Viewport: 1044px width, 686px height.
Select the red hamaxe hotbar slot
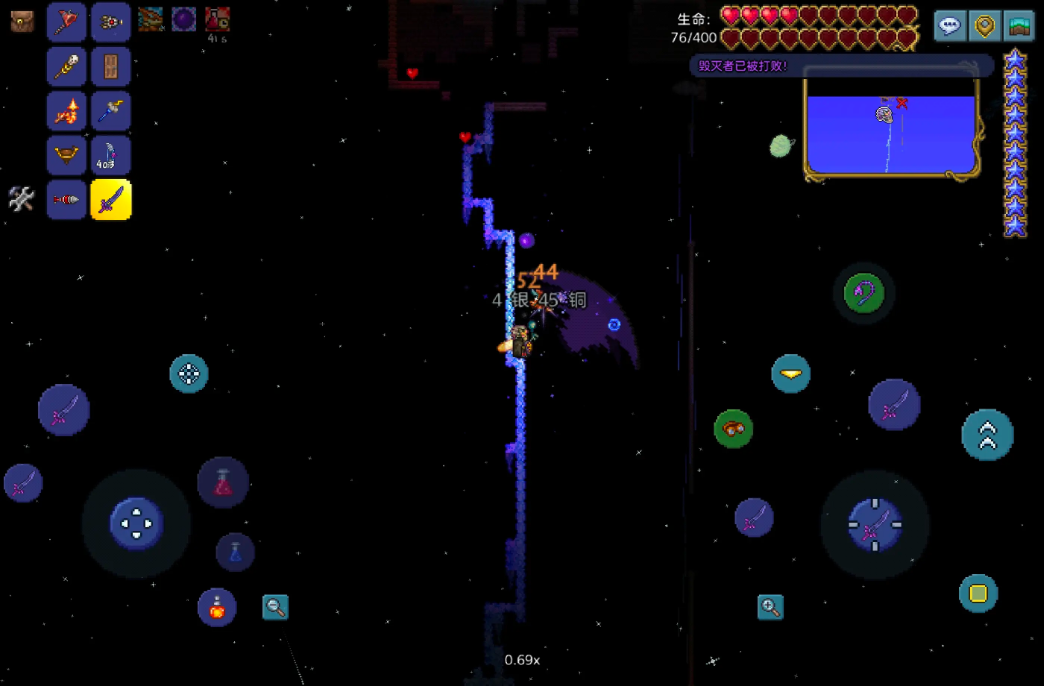click(67, 21)
